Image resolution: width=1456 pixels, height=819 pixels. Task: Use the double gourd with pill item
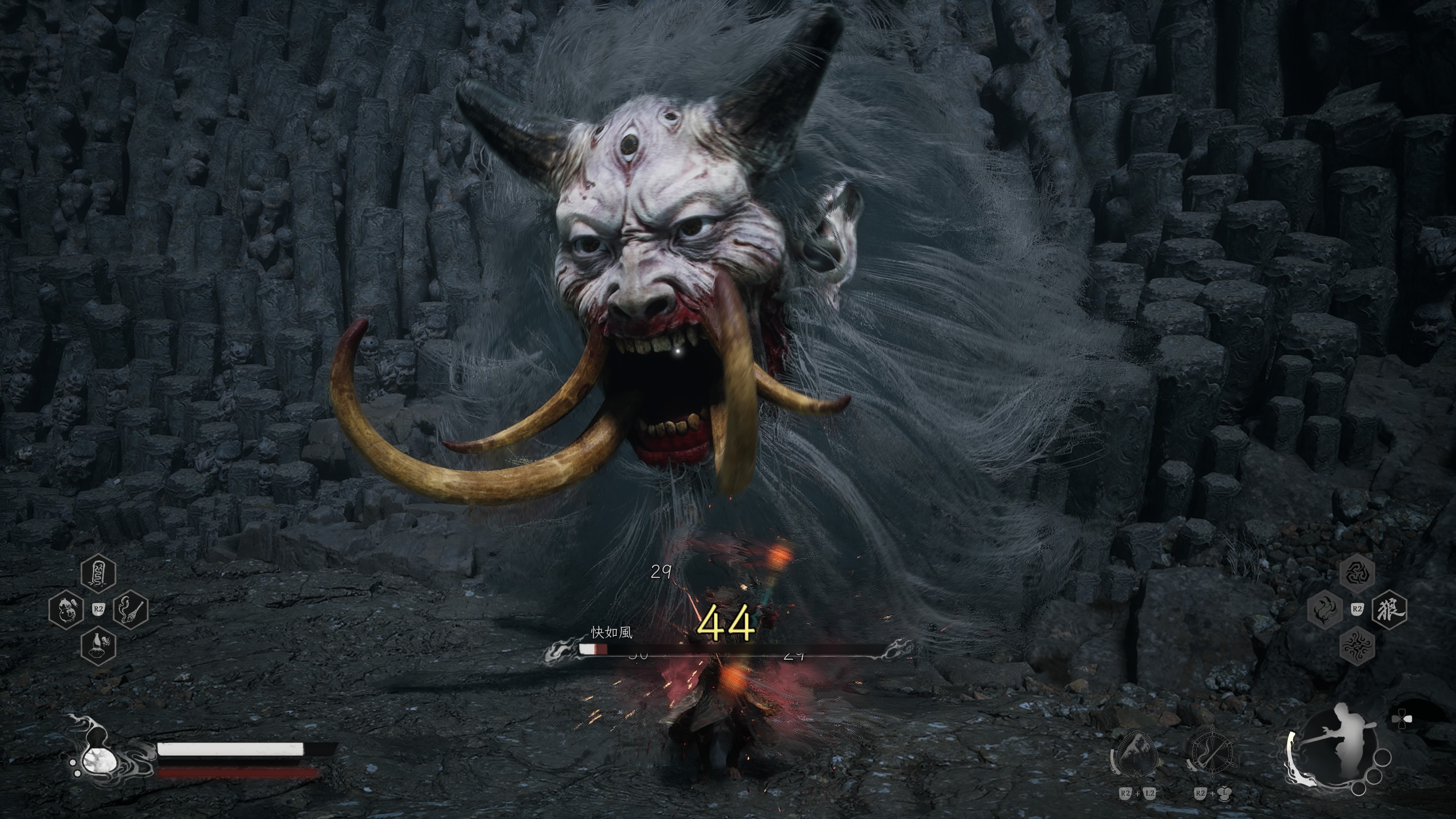pos(66,610)
